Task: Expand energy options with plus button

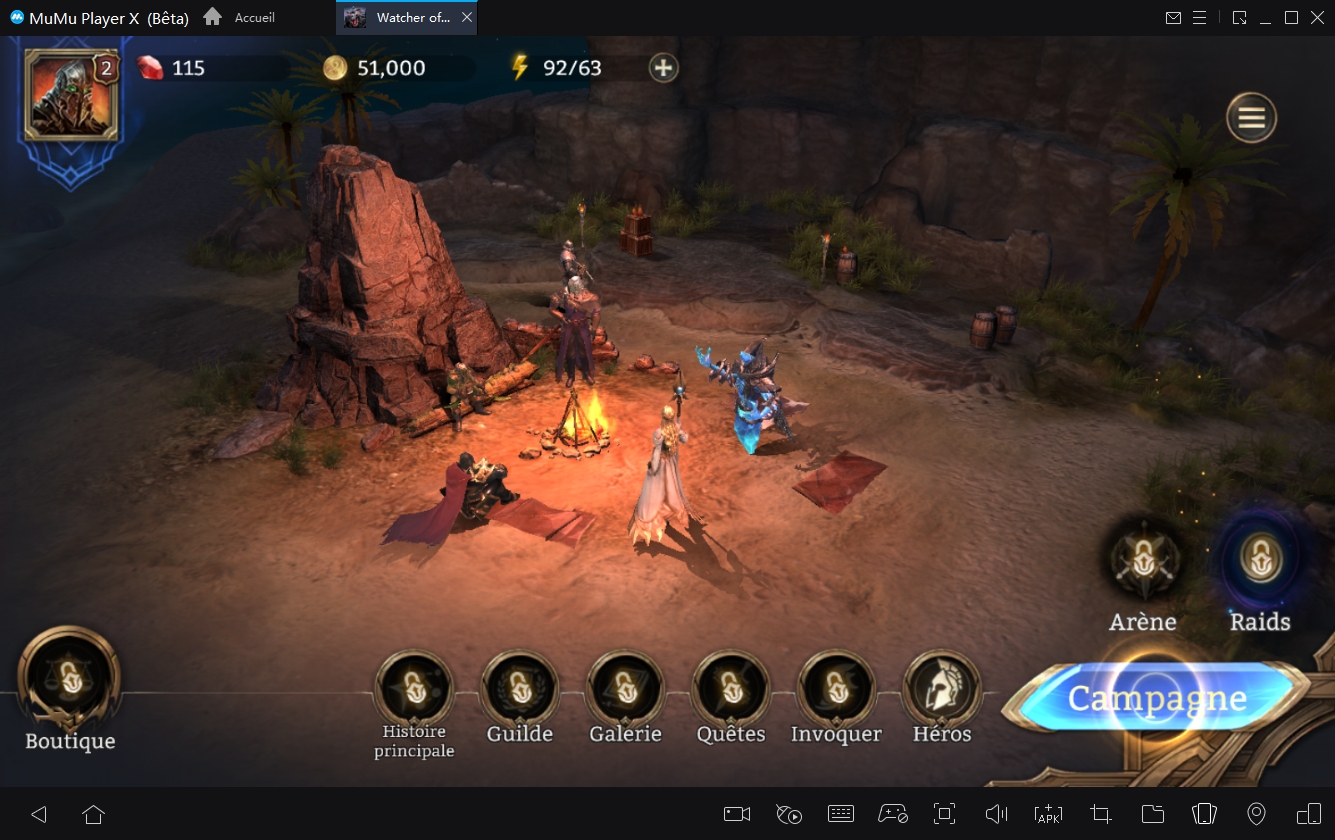Action: [x=662, y=68]
